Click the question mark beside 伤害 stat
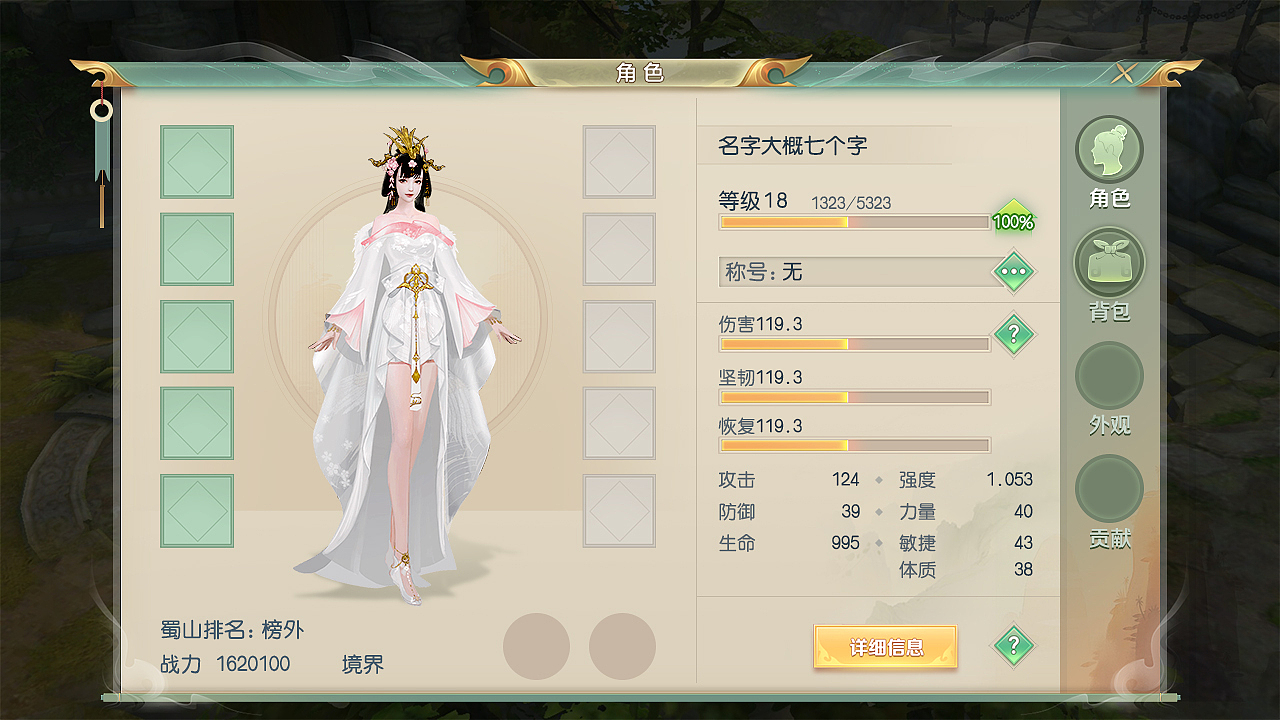This screenshot has height=720, width=1280. (1013, 334)
